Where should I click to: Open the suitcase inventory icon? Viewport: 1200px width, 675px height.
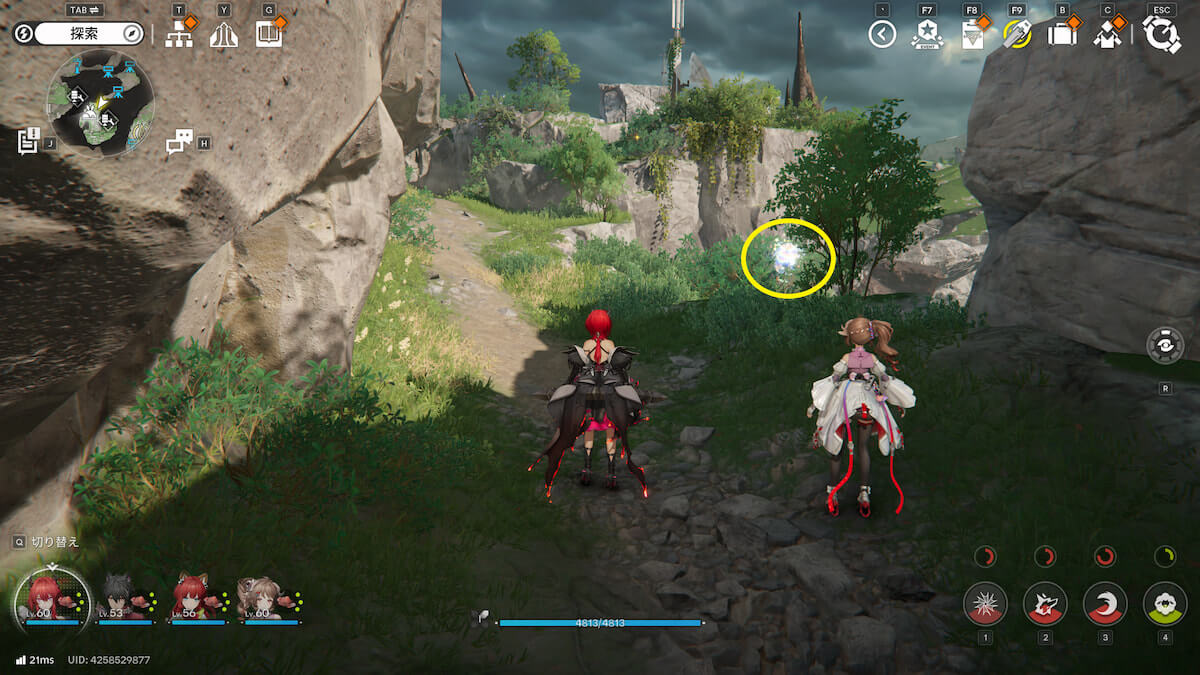coord(1061,35)
